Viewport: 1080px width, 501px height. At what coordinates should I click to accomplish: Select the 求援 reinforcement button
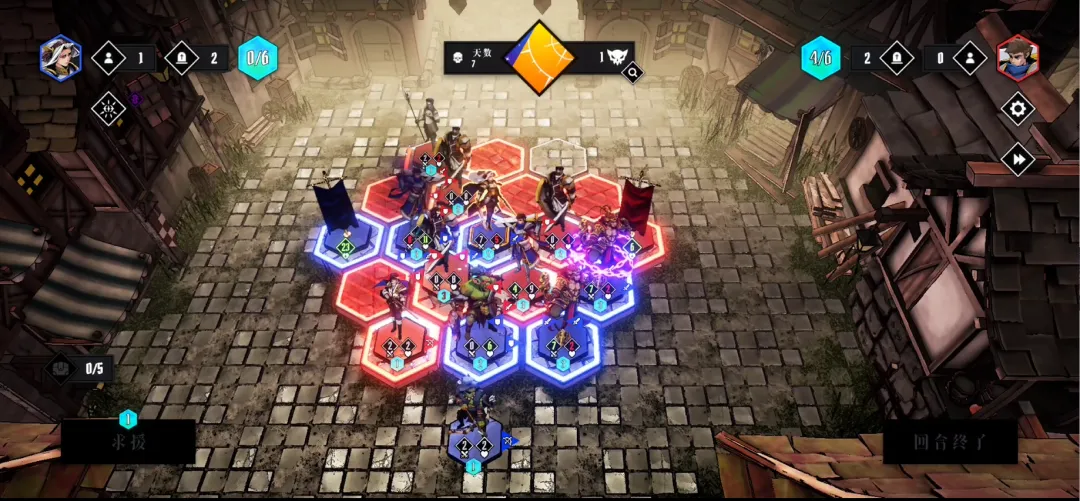pyautogui.click(x=128, y=441)
